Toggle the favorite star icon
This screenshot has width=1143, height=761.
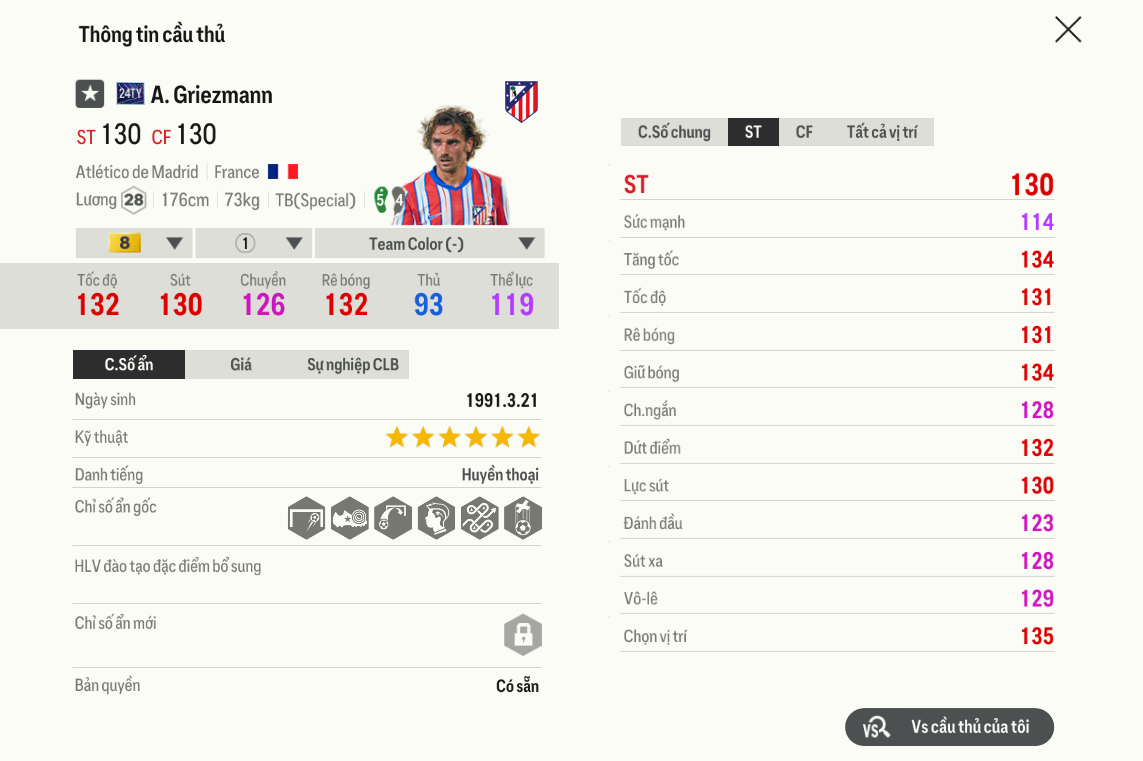[x=90, y=94]
